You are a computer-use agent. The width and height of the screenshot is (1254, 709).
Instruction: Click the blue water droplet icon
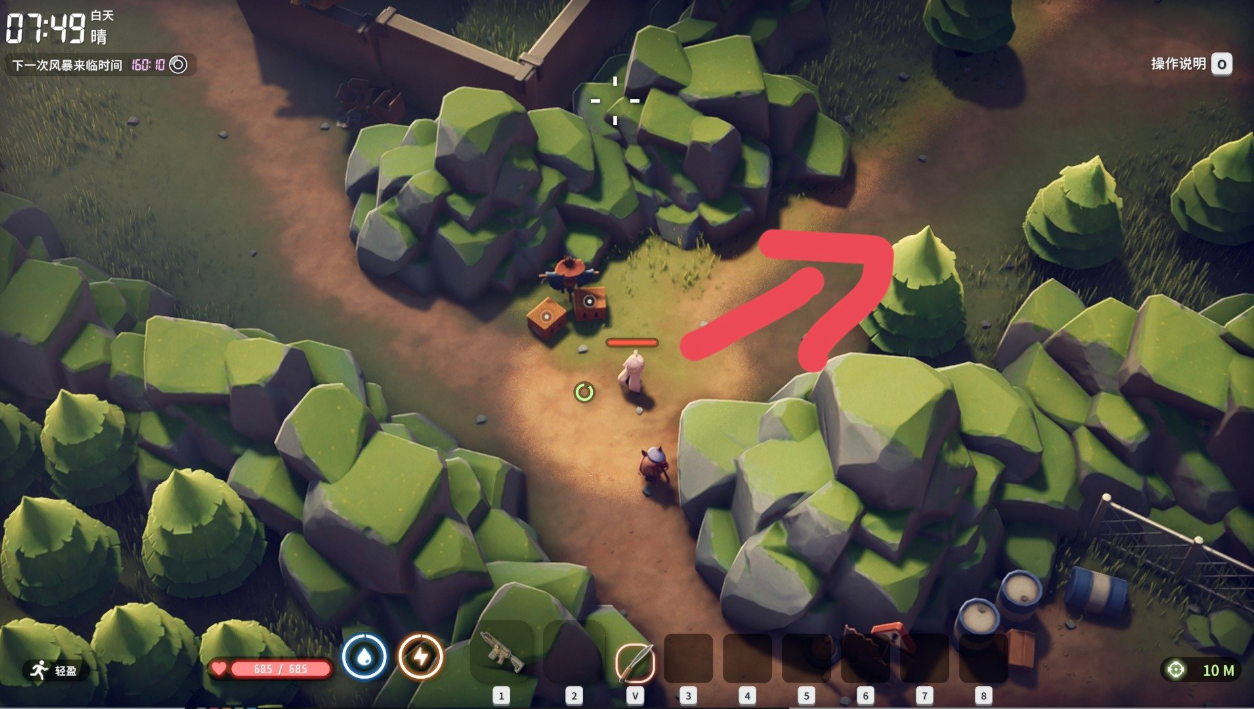click(364, 657)
